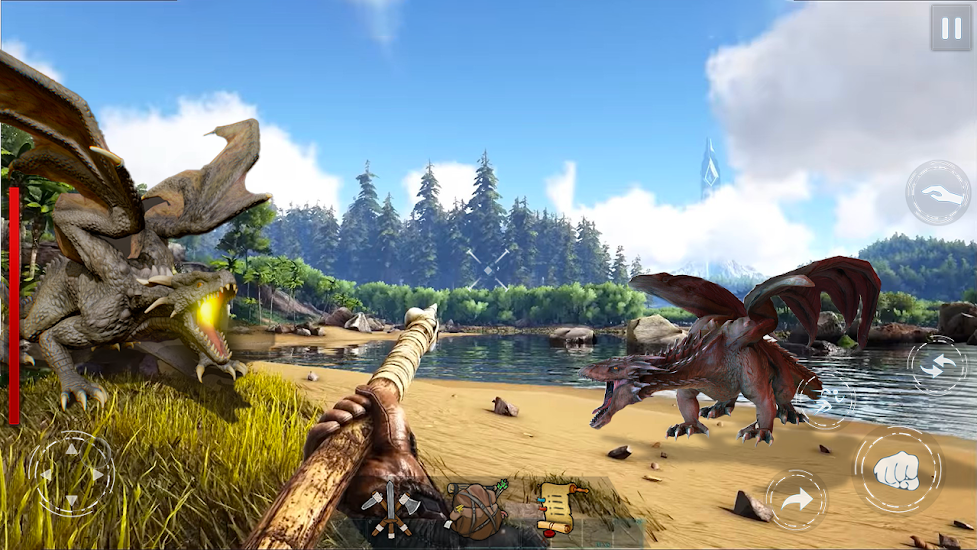977x550 pixels.
Task: Tap the virtual movement joystick
Action: [x=71, y=473]
